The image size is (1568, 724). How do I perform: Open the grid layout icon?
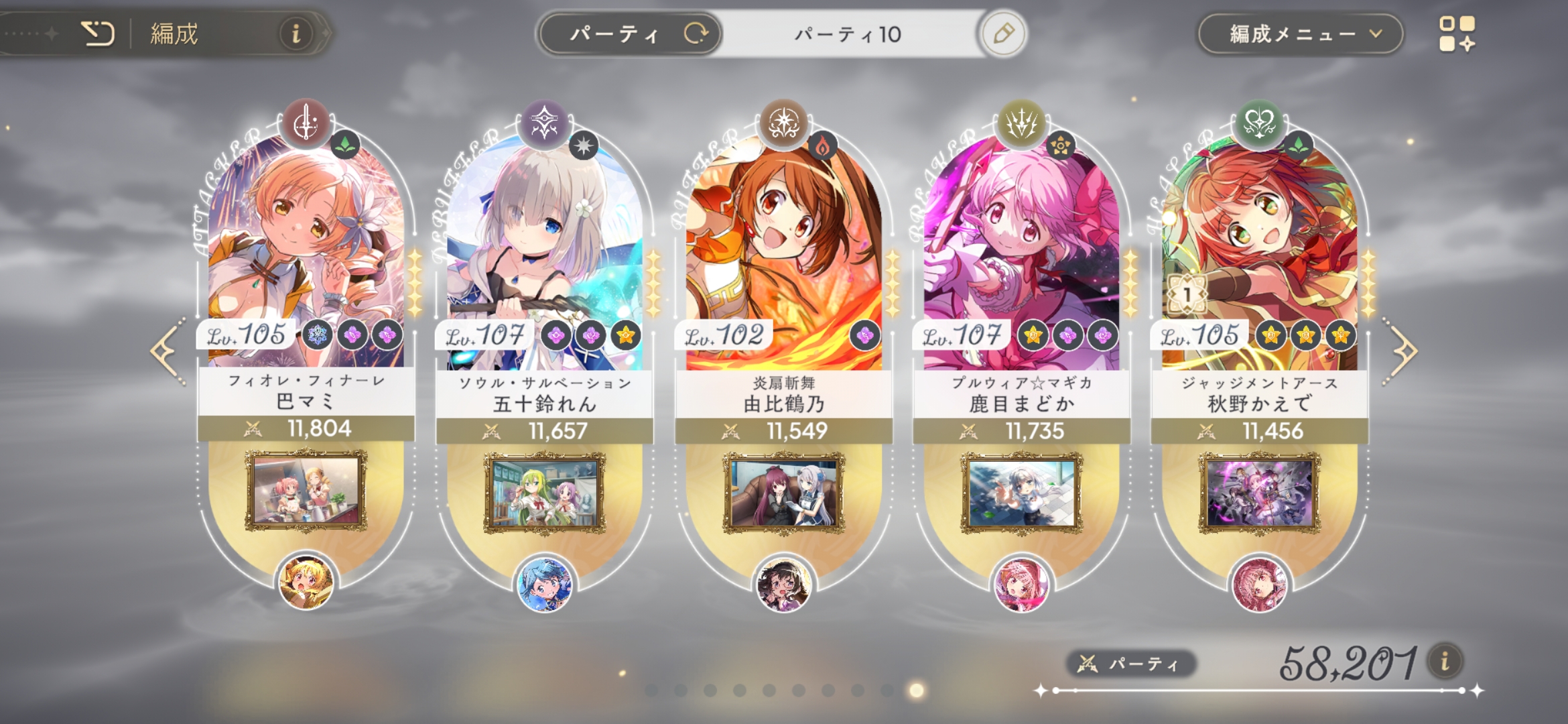pos(1457,34)
